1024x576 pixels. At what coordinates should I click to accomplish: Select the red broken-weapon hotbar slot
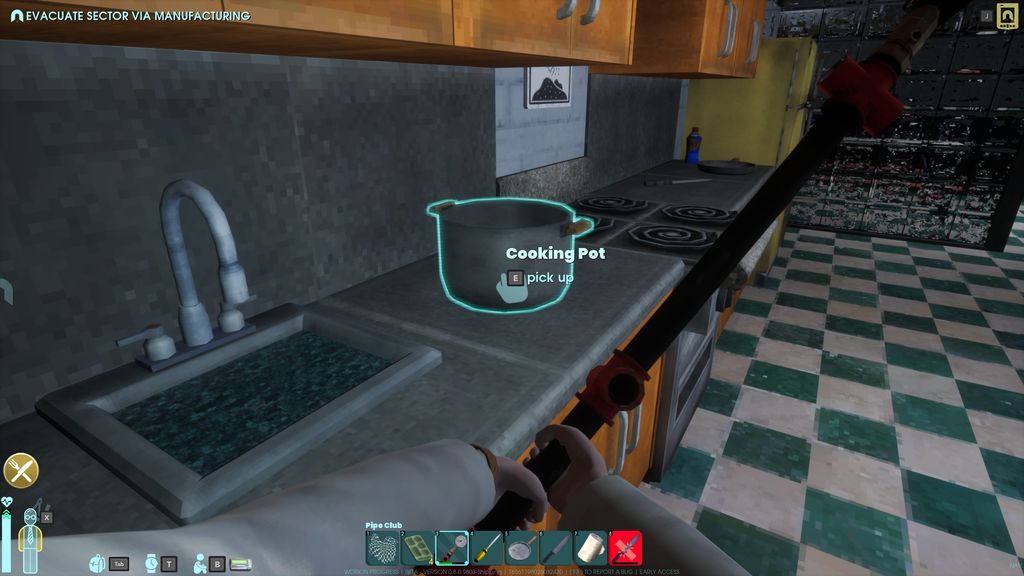(626, 548)
